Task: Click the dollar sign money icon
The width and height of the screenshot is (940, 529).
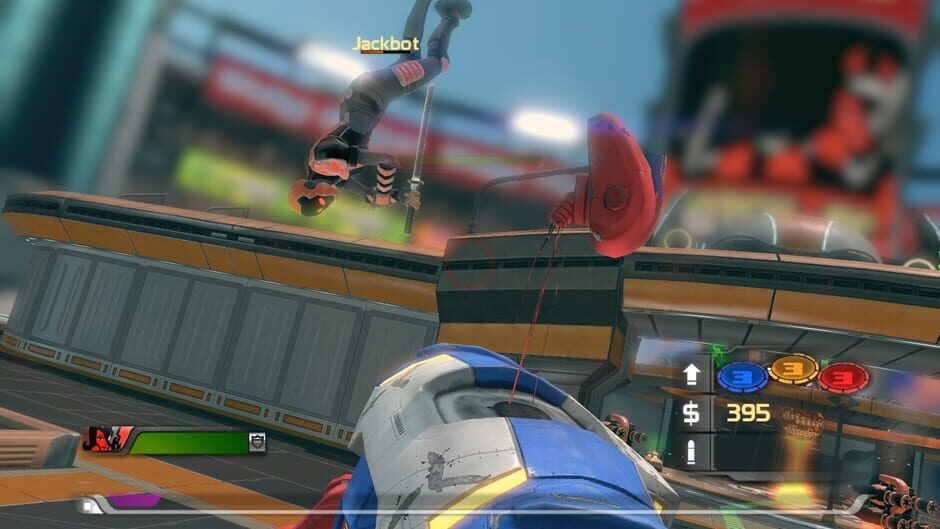Action: point(692,413)
